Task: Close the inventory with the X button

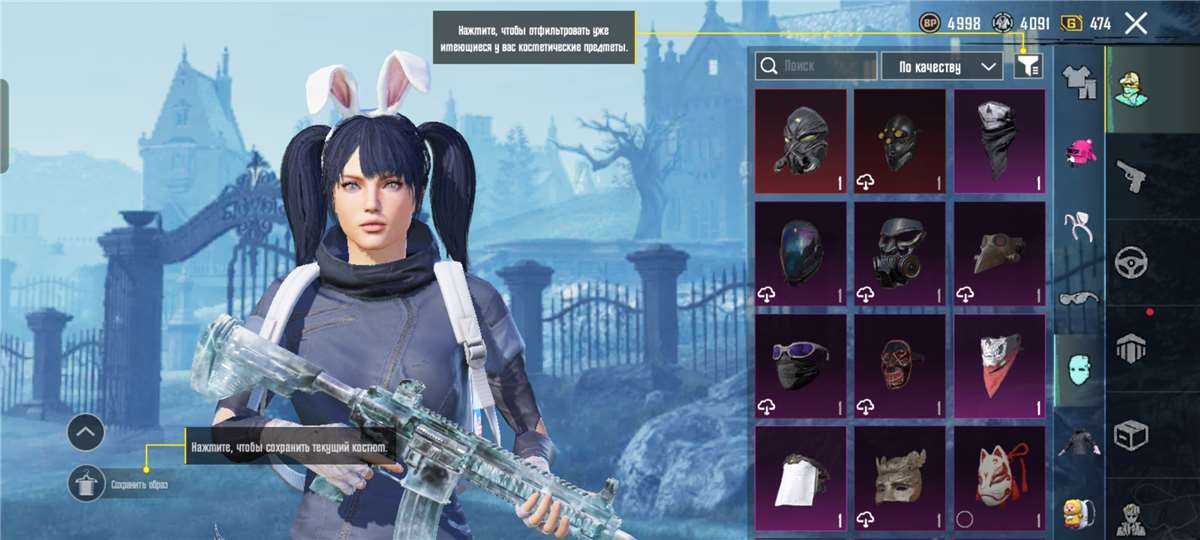Action: coord(1135,23)
